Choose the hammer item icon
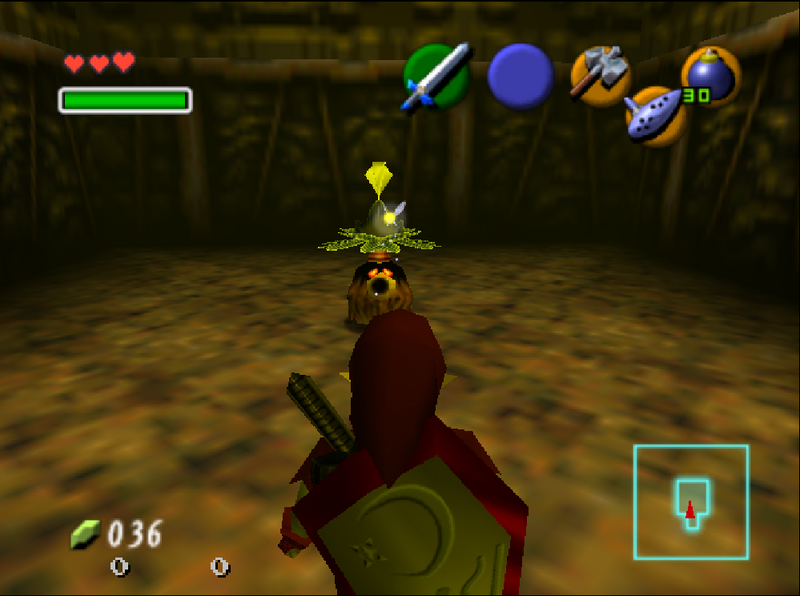The image size is (800, 596). pyautogui.click(x=599, y=75)
